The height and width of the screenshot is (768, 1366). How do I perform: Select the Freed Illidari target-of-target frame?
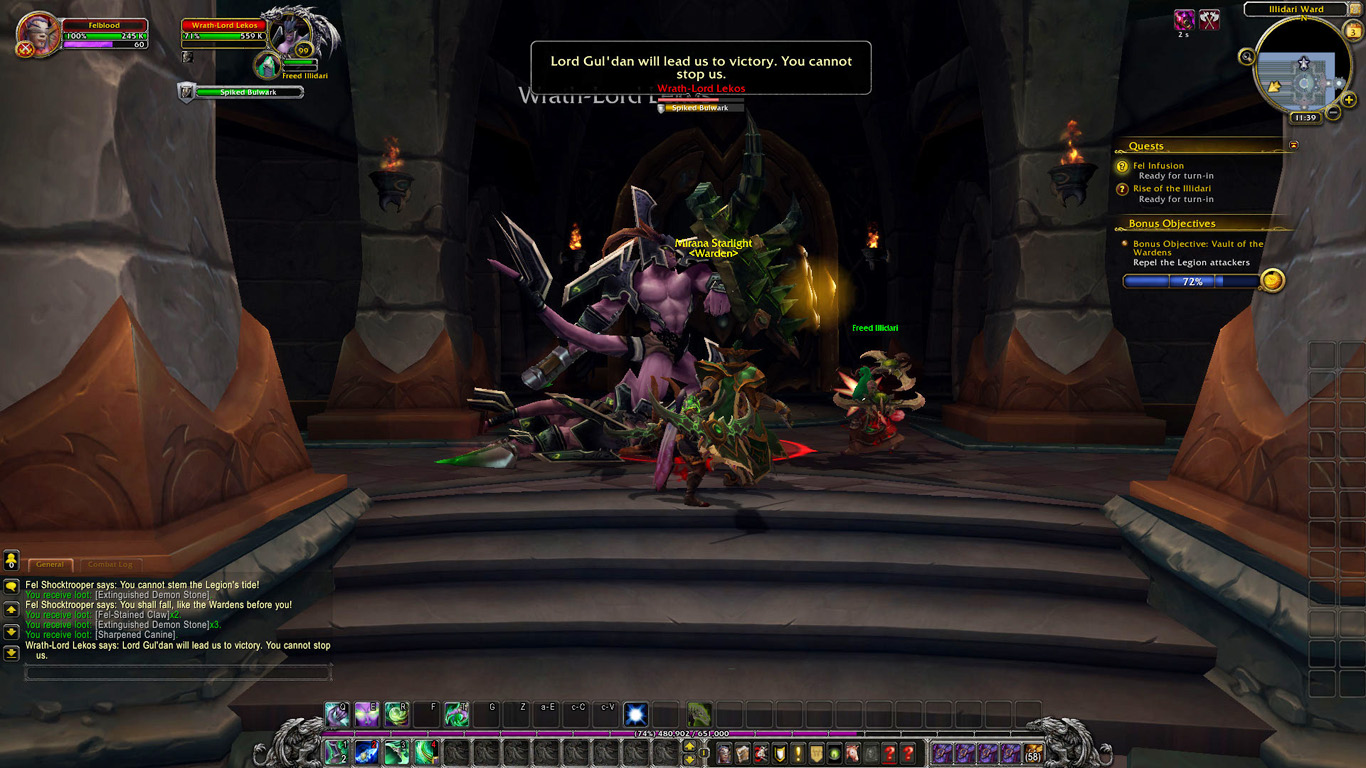tap(268, 66)
